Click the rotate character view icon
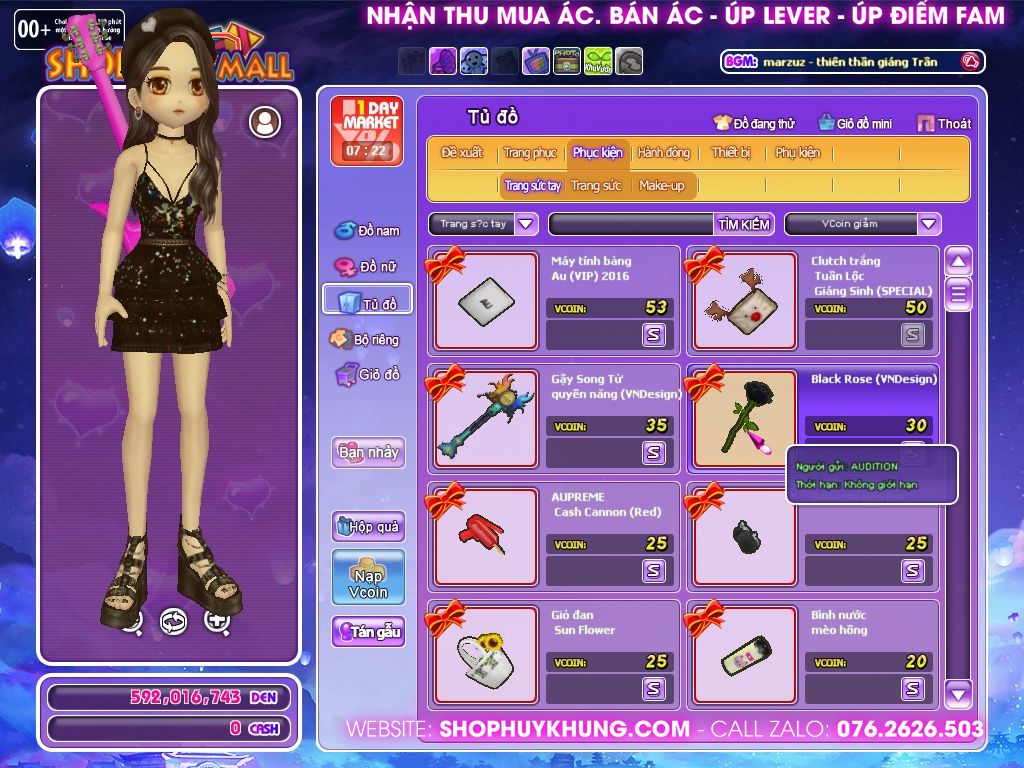 (174, 621)
